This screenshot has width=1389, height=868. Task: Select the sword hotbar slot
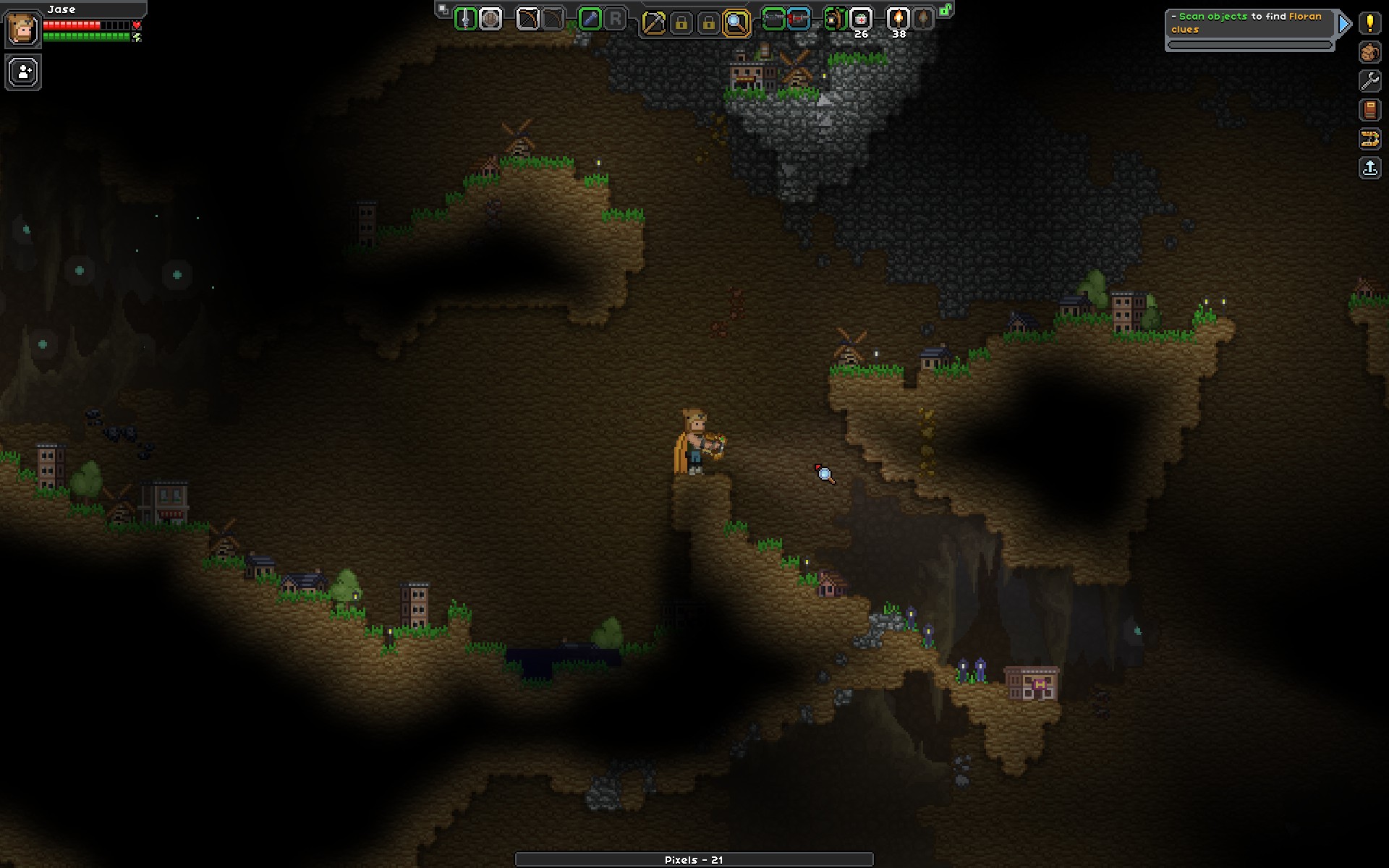coord(465,20)
